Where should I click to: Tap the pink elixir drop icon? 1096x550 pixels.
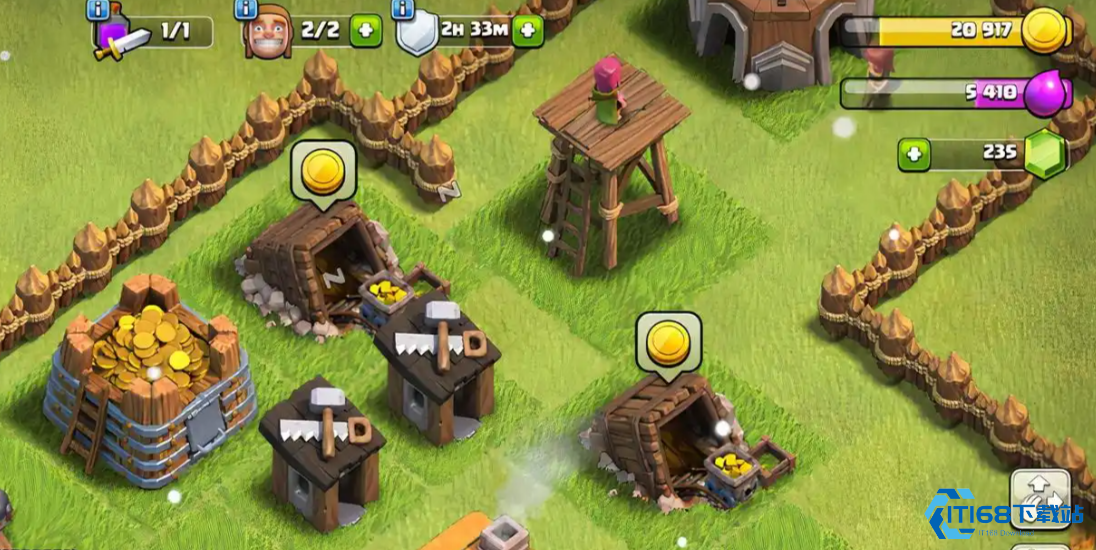click(x=1046, y=93)
